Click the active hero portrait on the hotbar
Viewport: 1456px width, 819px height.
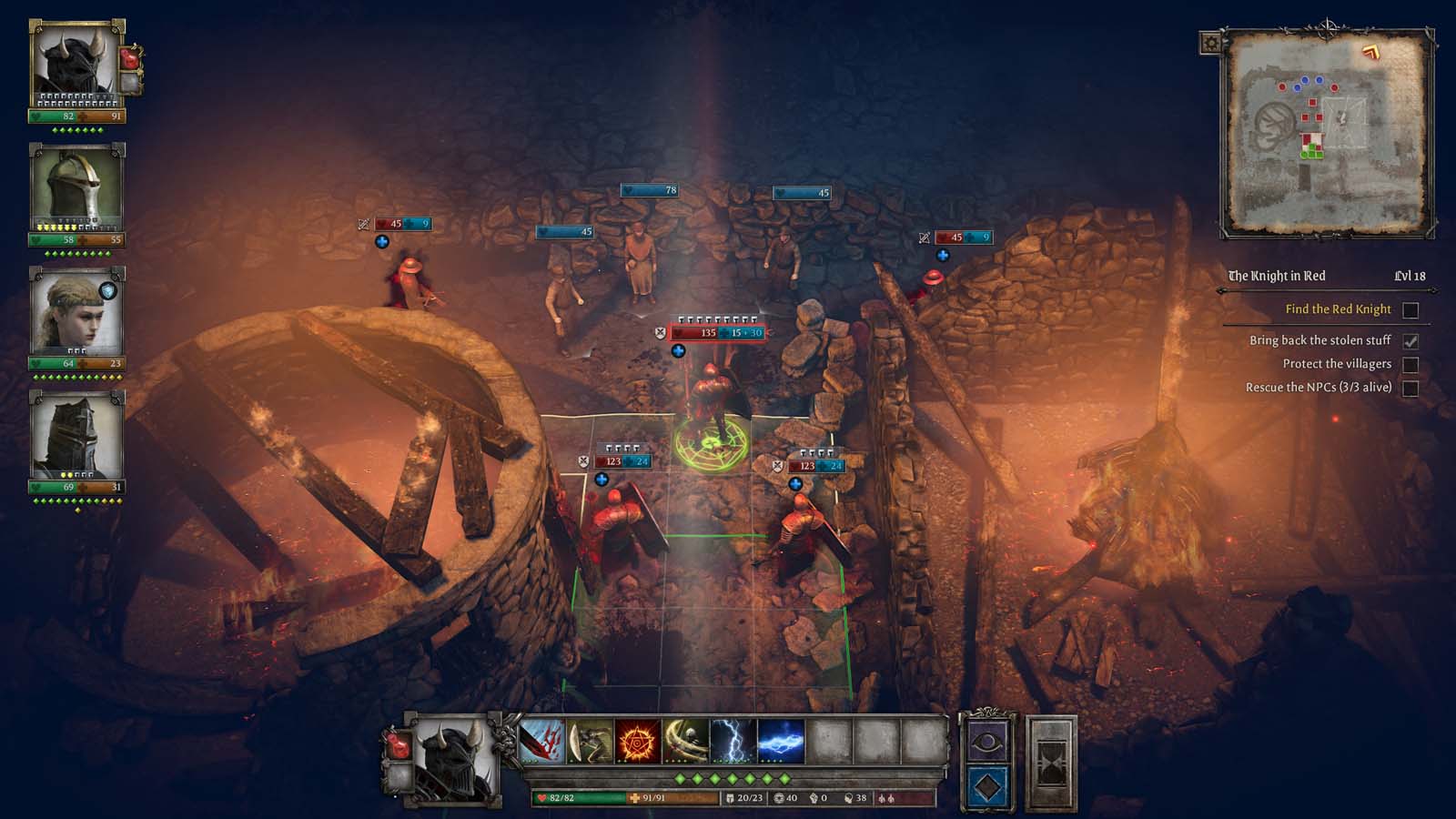click(x=451, y=760)
